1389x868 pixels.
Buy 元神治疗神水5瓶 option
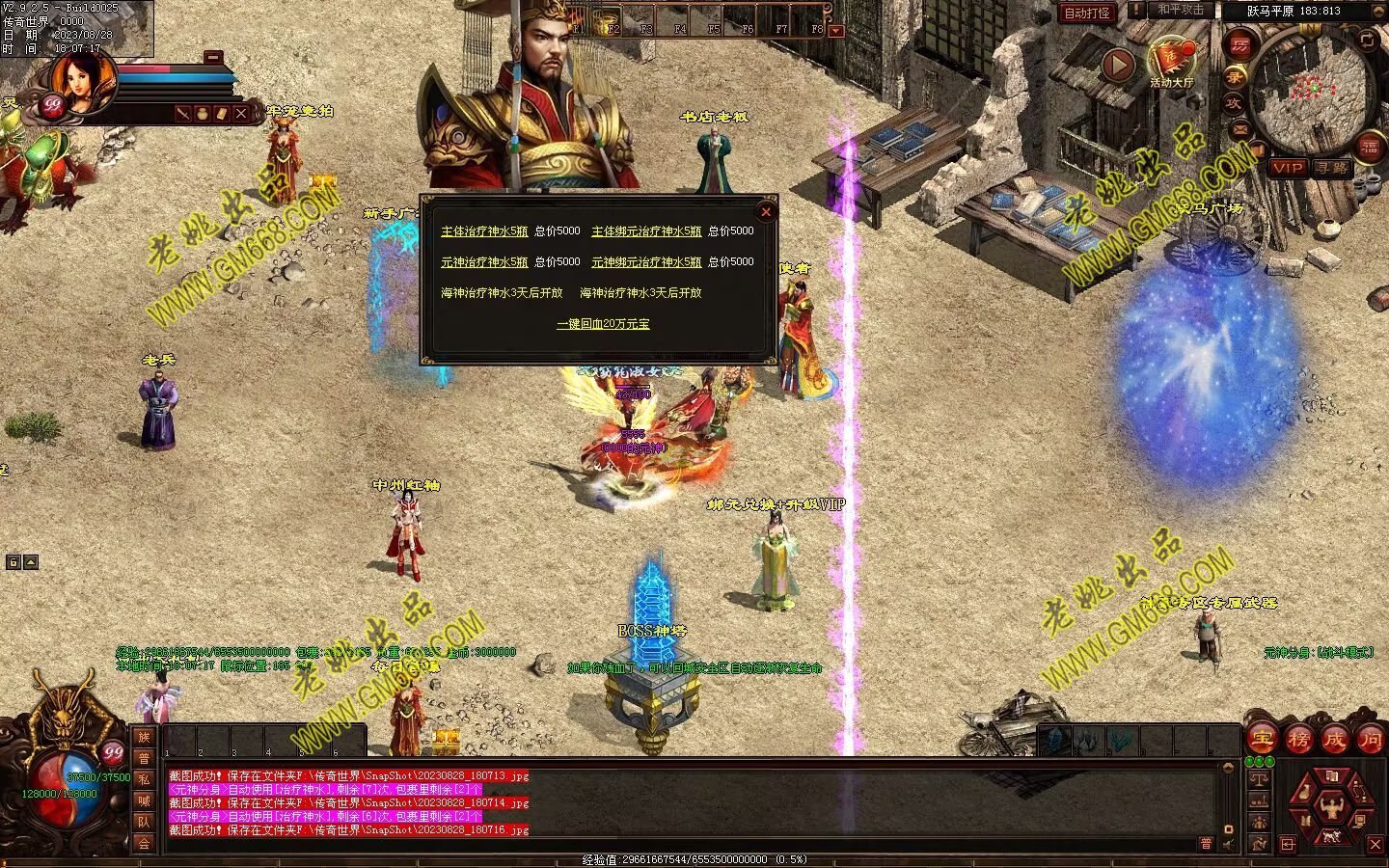(484, 262)
